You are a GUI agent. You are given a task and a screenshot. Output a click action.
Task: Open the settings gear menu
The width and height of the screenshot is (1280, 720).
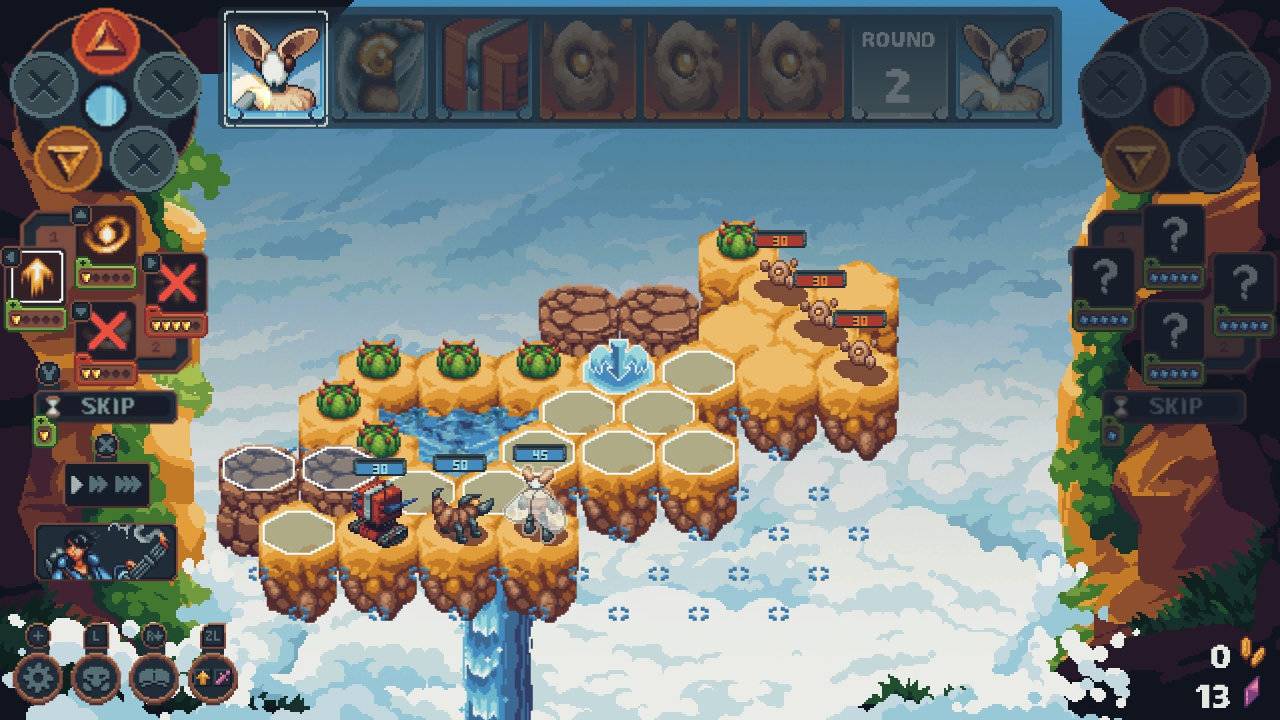[37, 679]
